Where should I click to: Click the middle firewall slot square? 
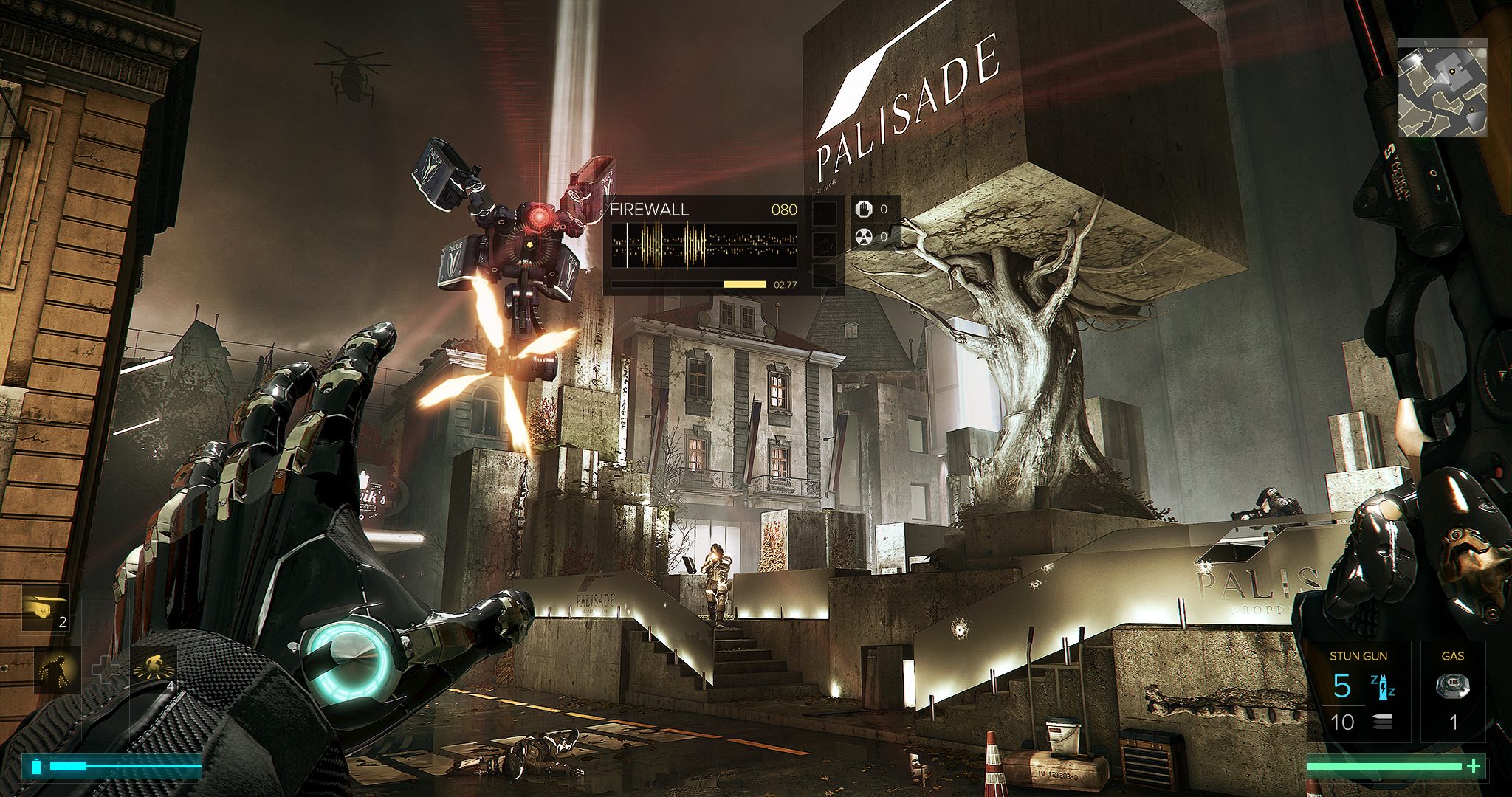click(825, 244)
